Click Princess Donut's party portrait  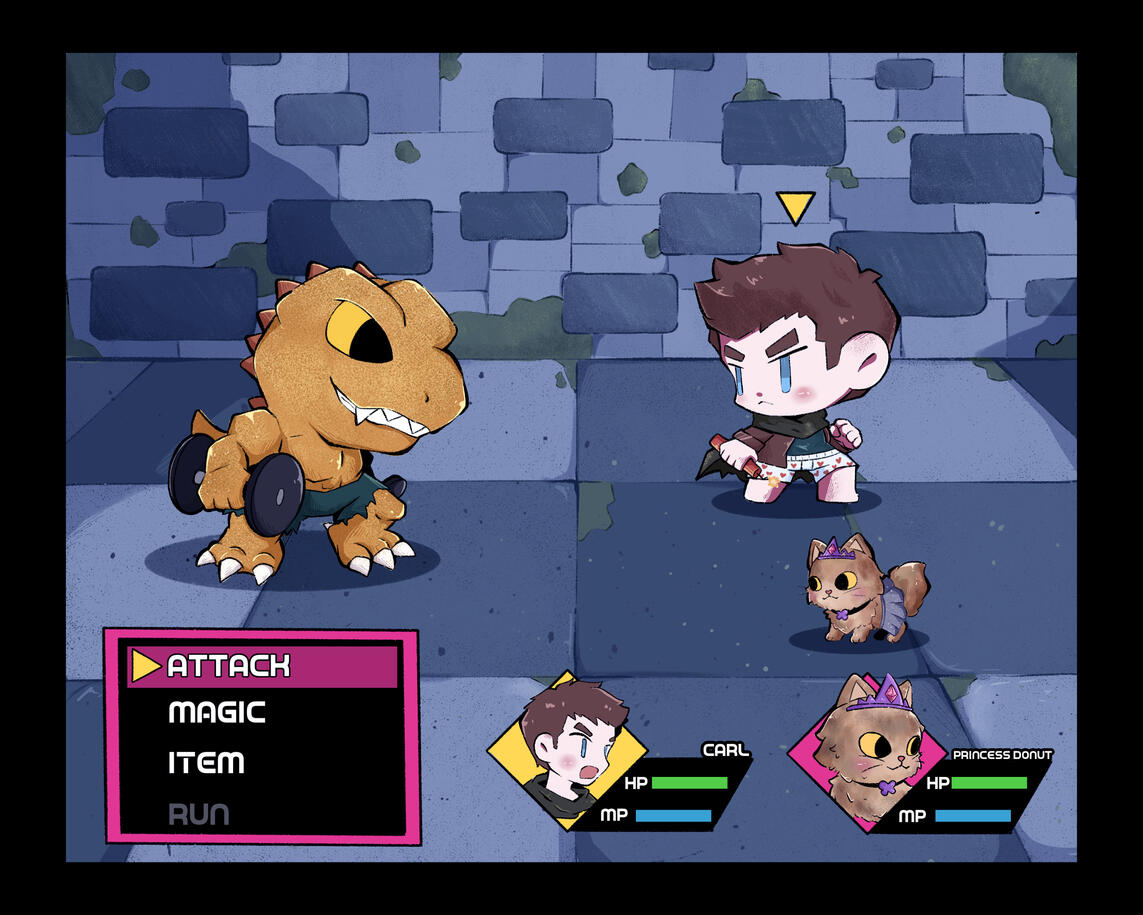tap(867, 751)
